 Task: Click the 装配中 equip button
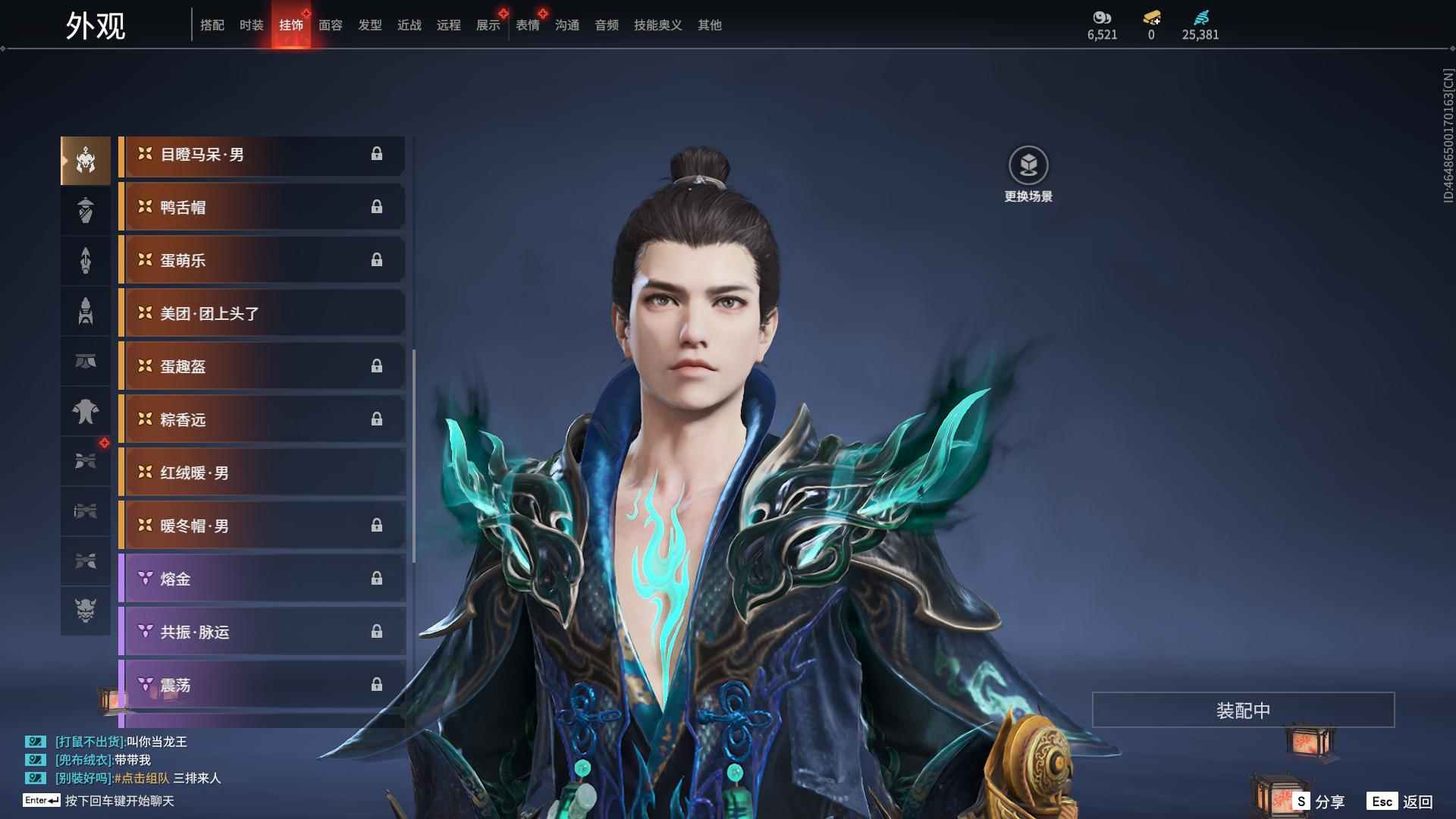pos(1243,710)
